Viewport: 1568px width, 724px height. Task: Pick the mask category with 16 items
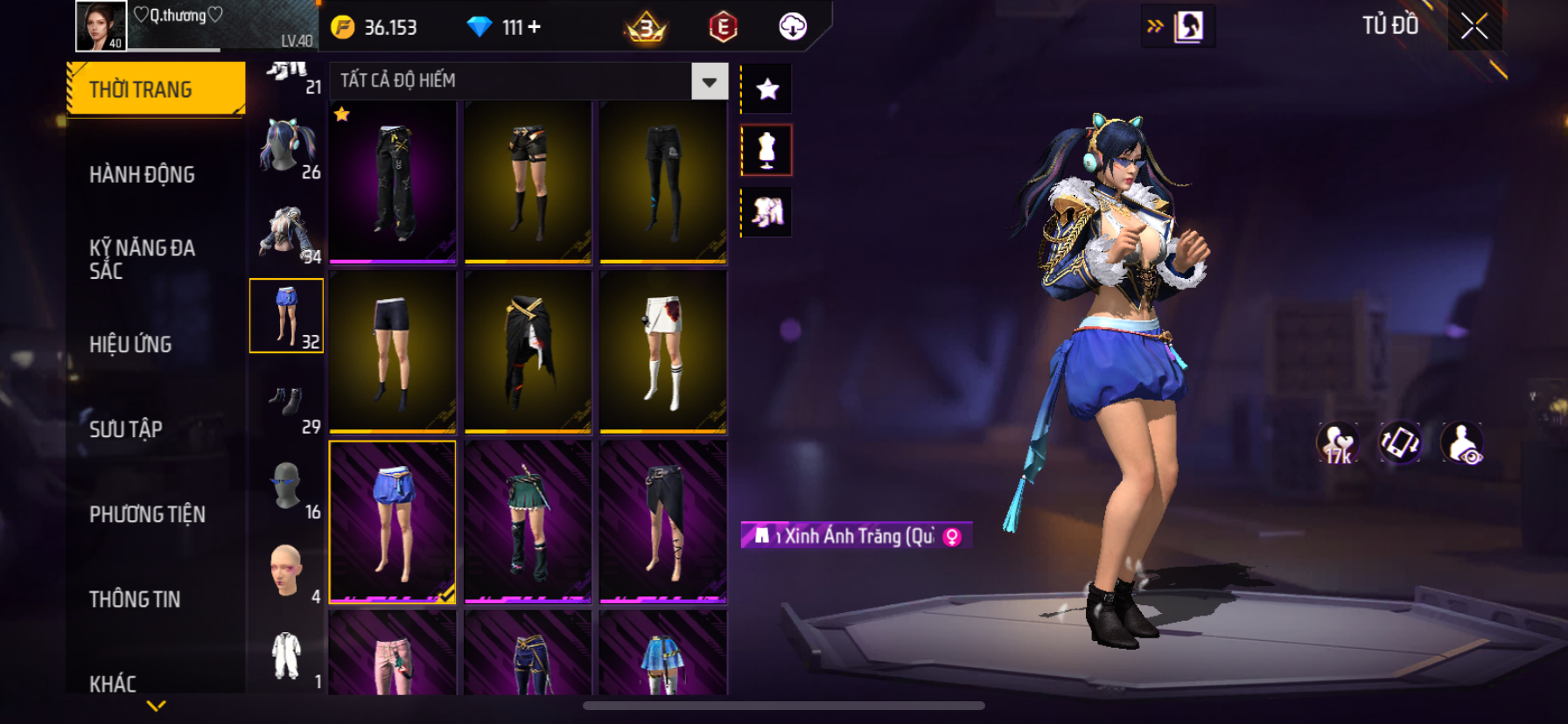[x=287, y=487]
